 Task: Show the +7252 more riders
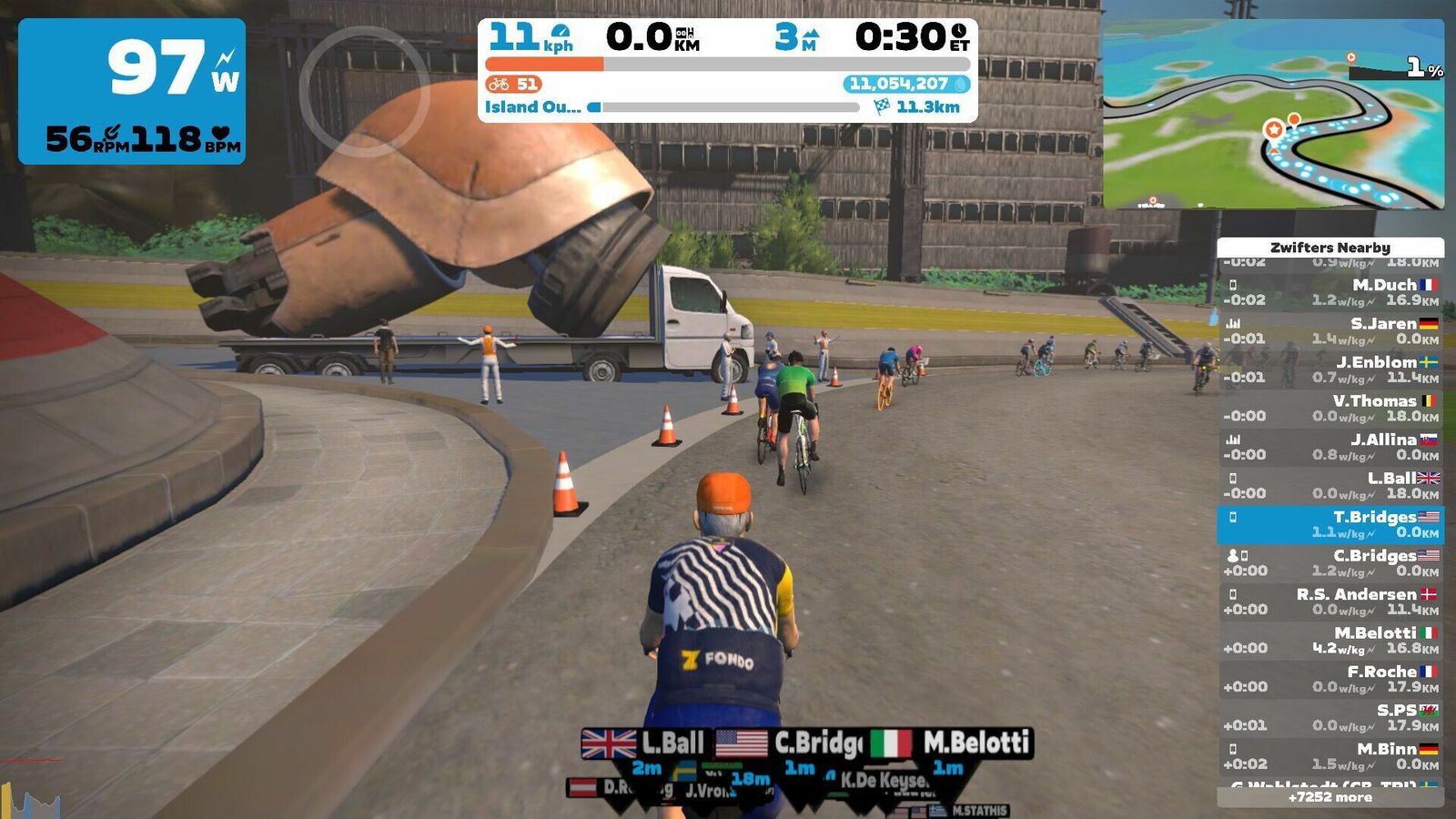pyautogui.click(x=1330, y=797)
